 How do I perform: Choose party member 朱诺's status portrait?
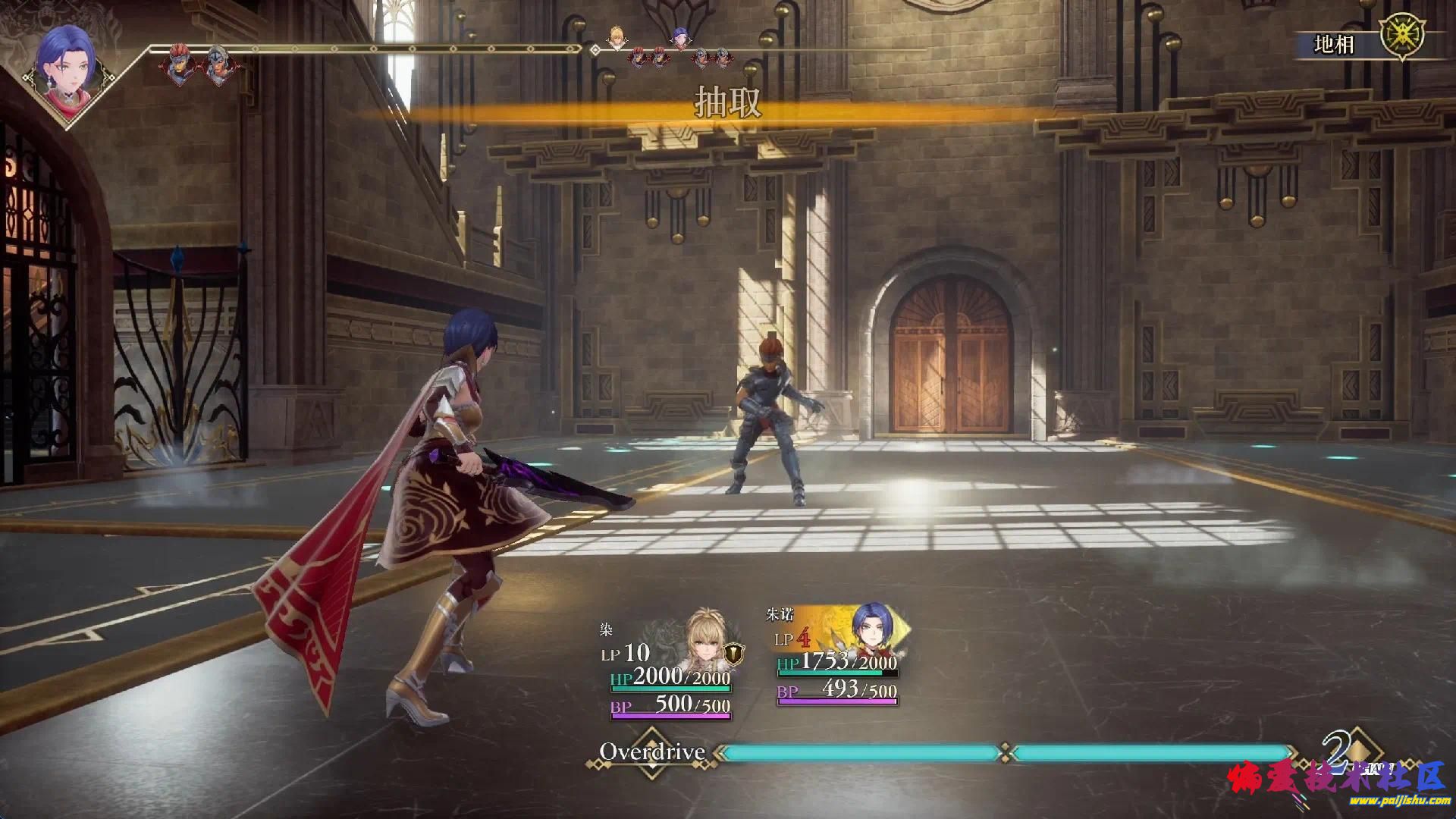(x=877, y=629)
